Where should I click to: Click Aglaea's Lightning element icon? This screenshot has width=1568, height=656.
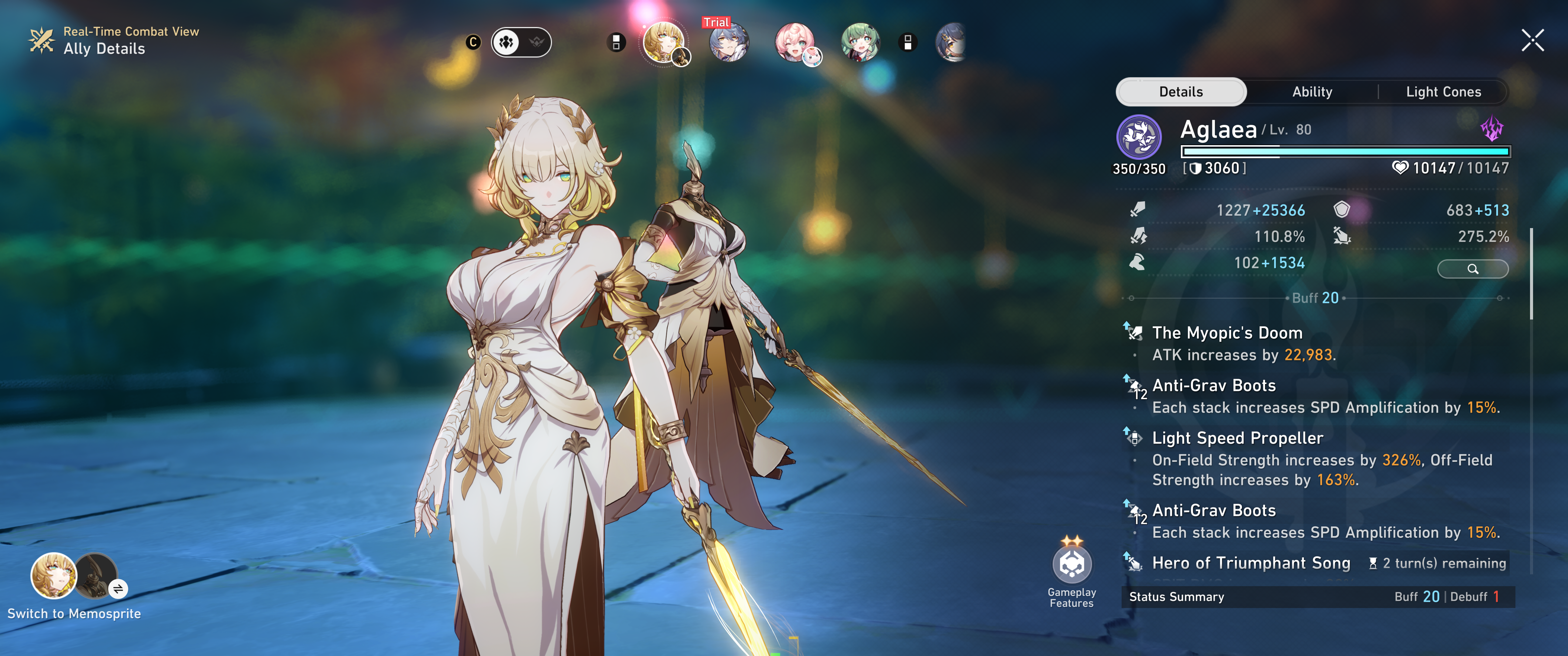point(1491,129)
